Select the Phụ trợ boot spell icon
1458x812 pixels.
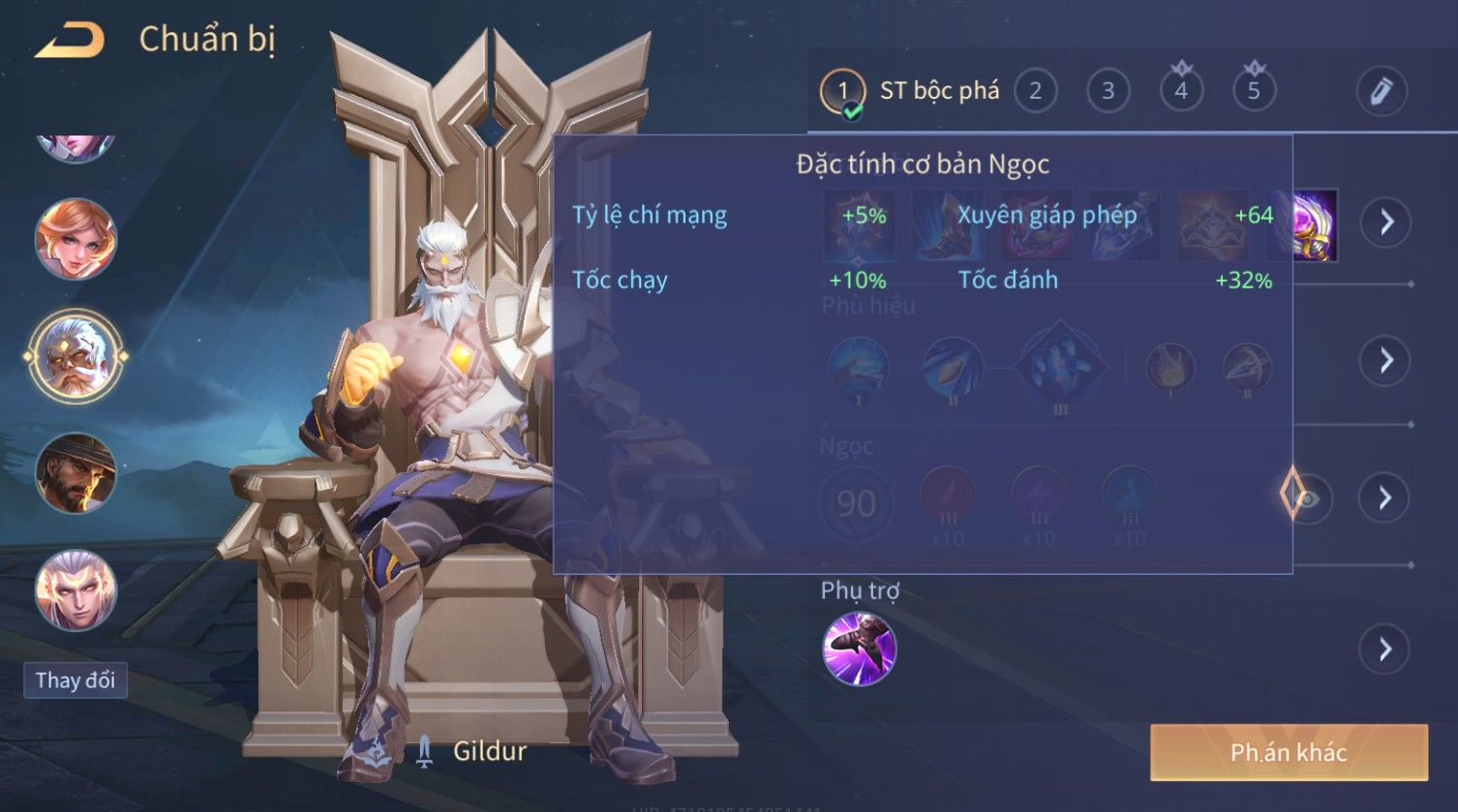pos(859,648)
